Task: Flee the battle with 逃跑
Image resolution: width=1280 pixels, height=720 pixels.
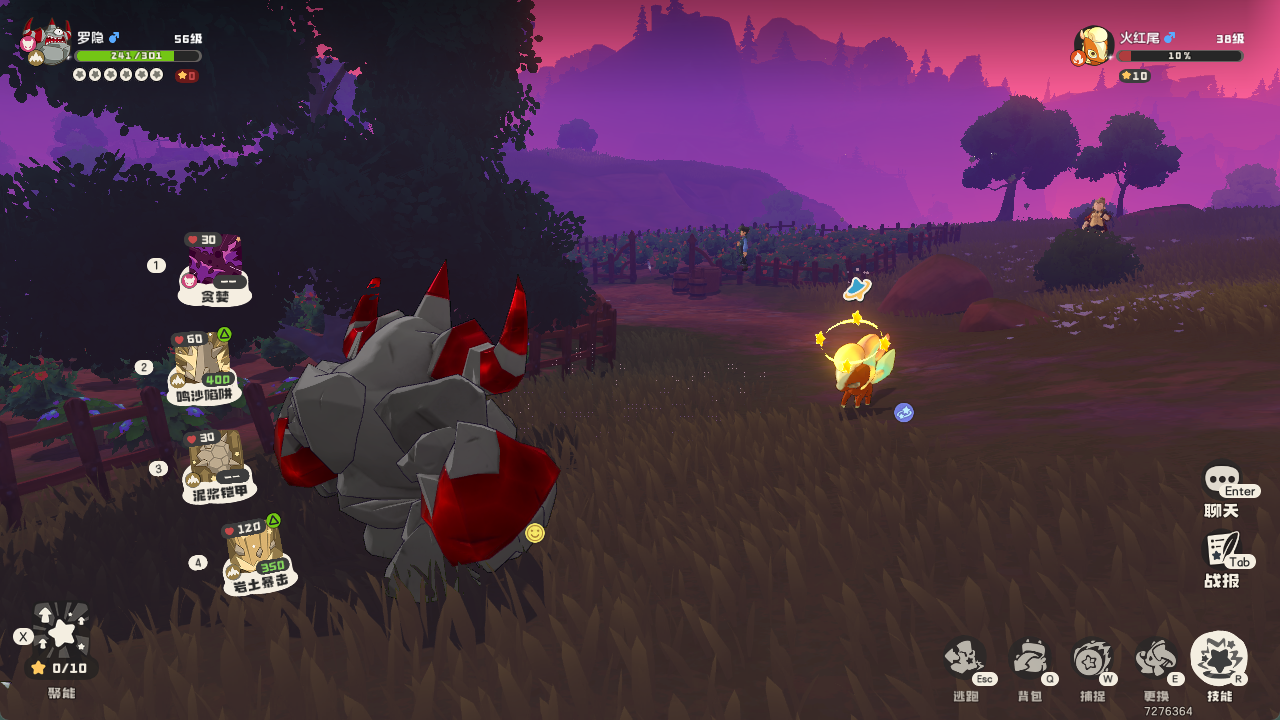Action: click(x=965, y=660)
